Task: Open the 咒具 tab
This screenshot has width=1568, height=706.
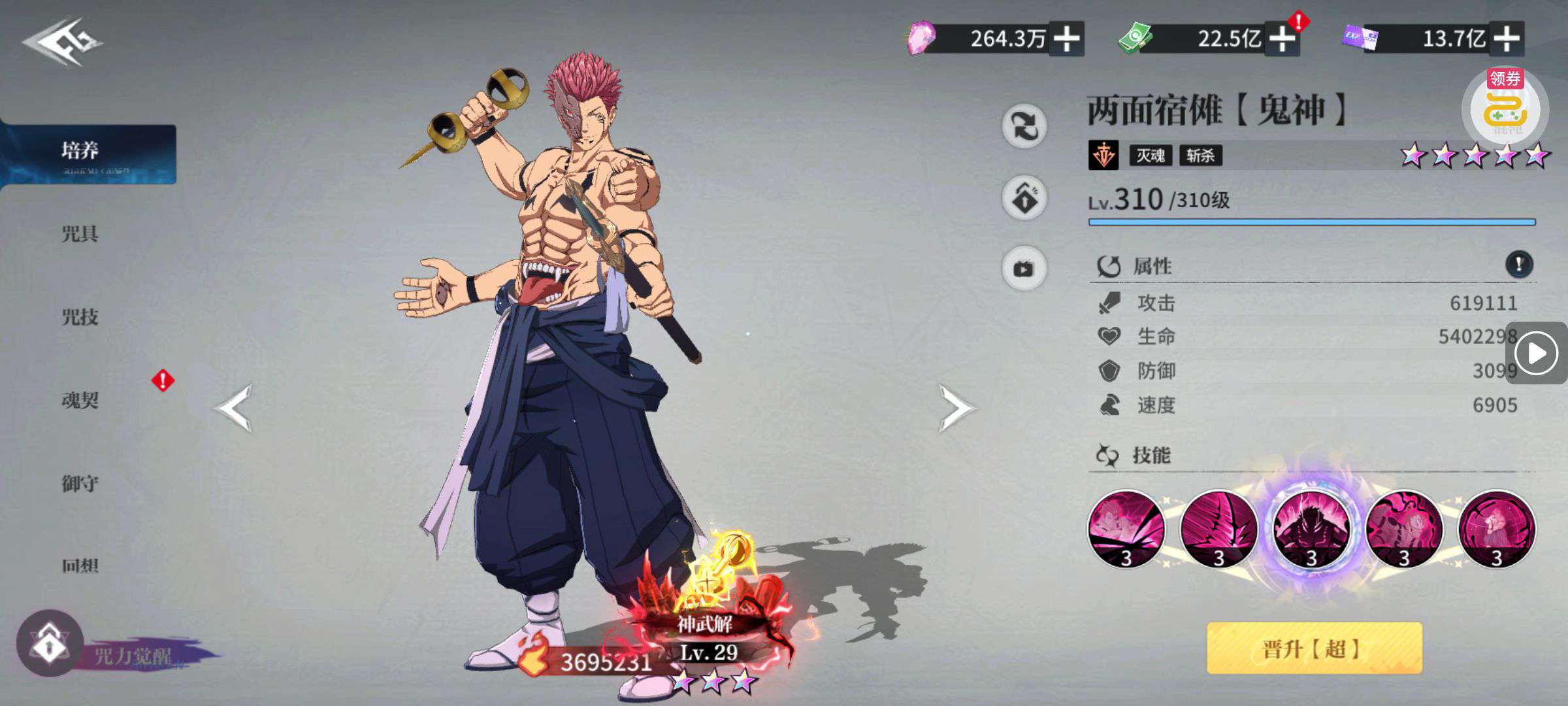Action: pos(80,234)
